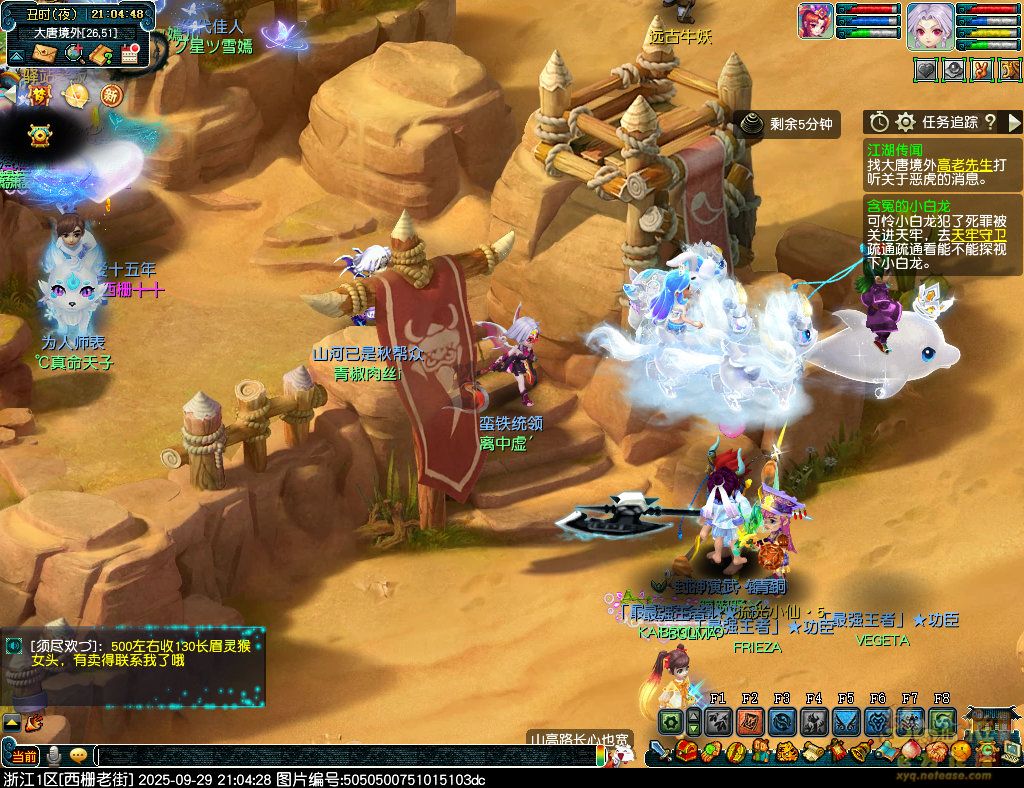This screenshot has height=788, width=1024.
Task: Click the victory hand gesture icon
Action: pyautogui.click(x=983, y=70)
